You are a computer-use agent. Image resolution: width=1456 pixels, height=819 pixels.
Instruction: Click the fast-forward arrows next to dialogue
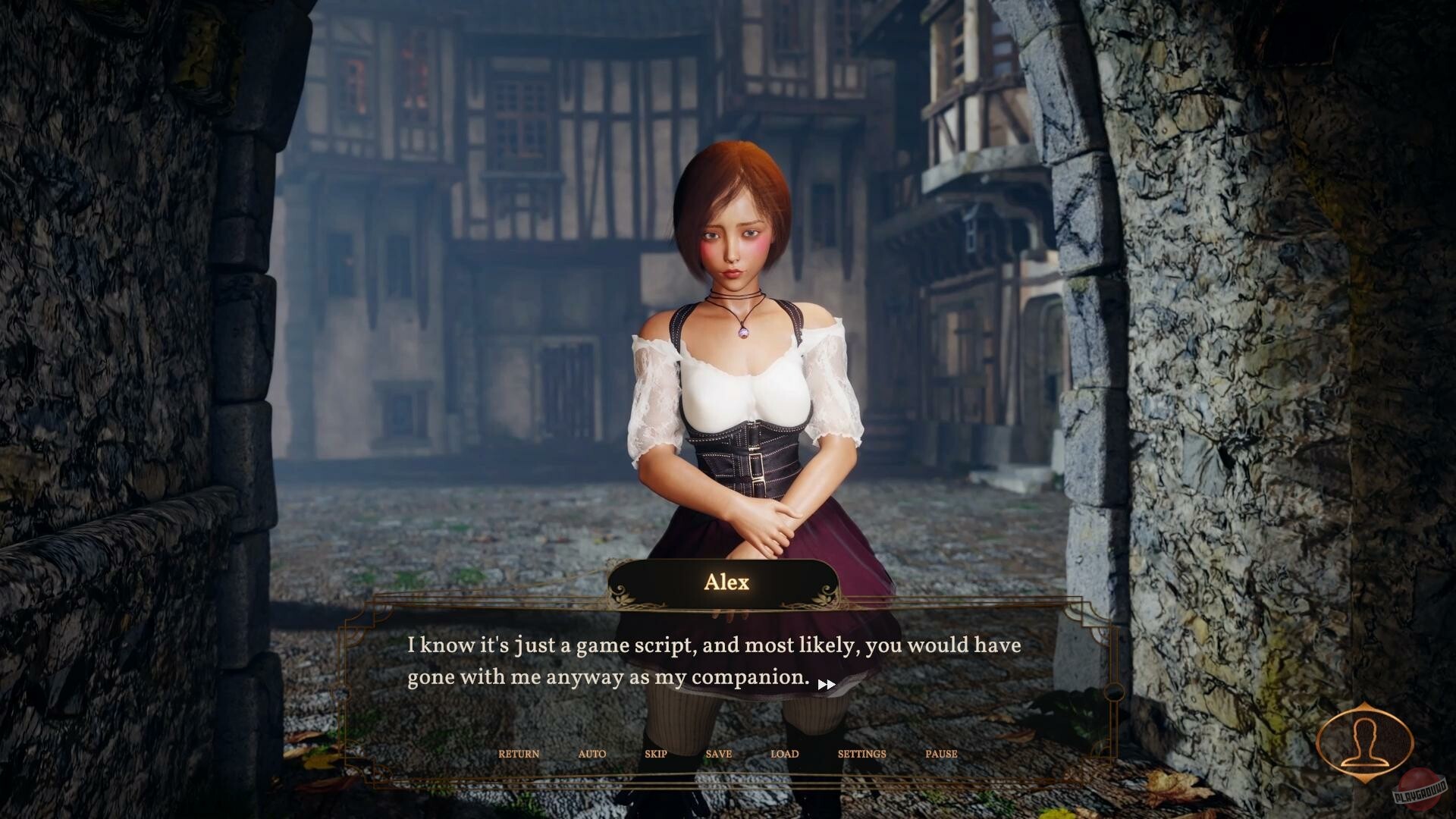(x=827, y=683)
